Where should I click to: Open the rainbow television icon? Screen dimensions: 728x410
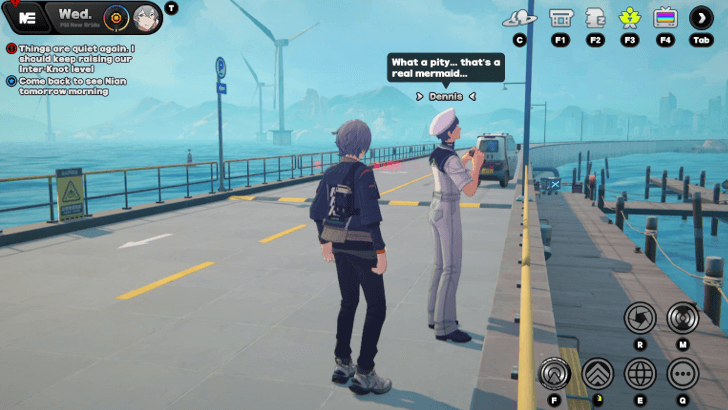click(x=665, y=17)
